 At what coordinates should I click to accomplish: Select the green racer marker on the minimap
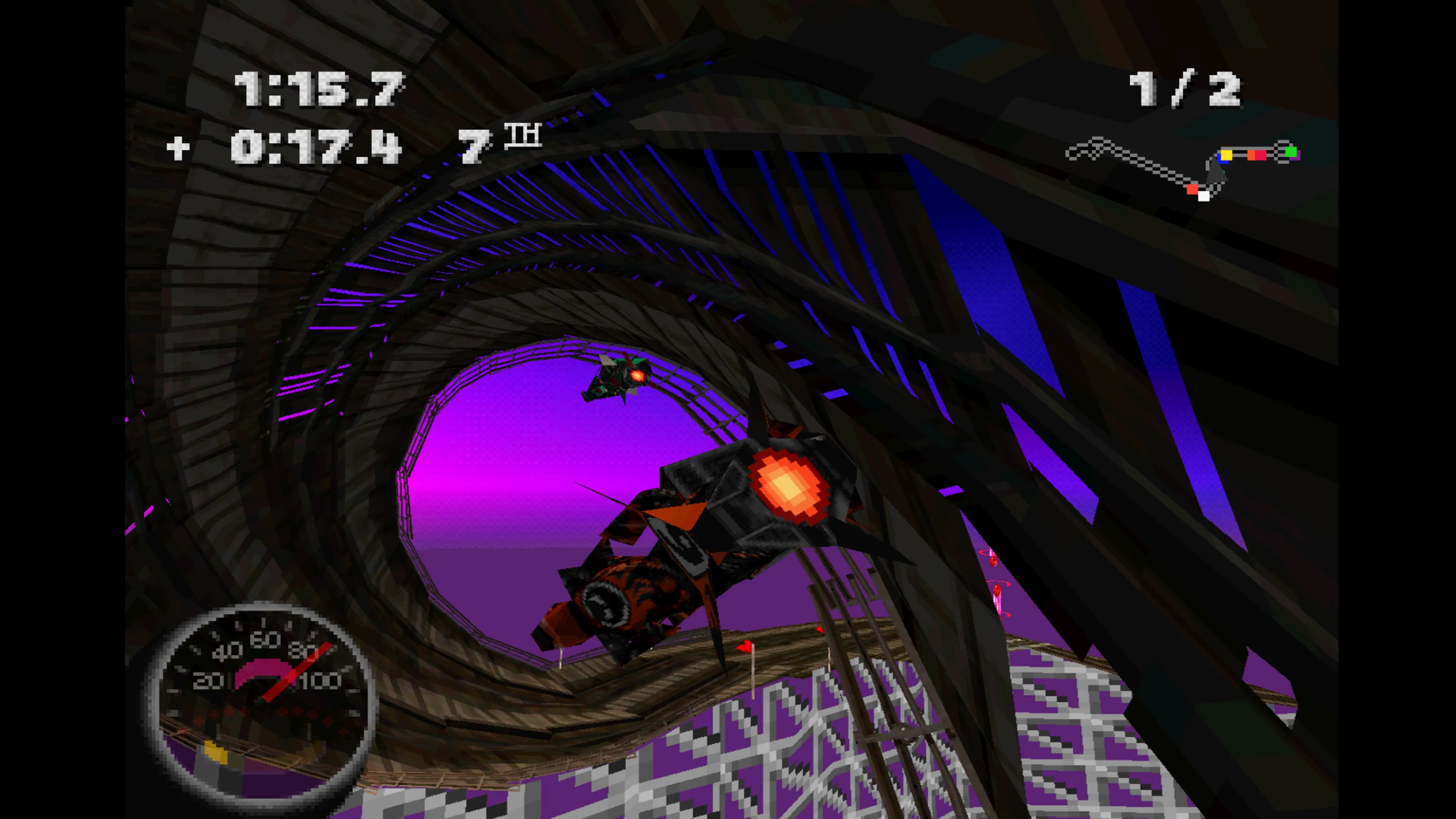(1291, 152)
